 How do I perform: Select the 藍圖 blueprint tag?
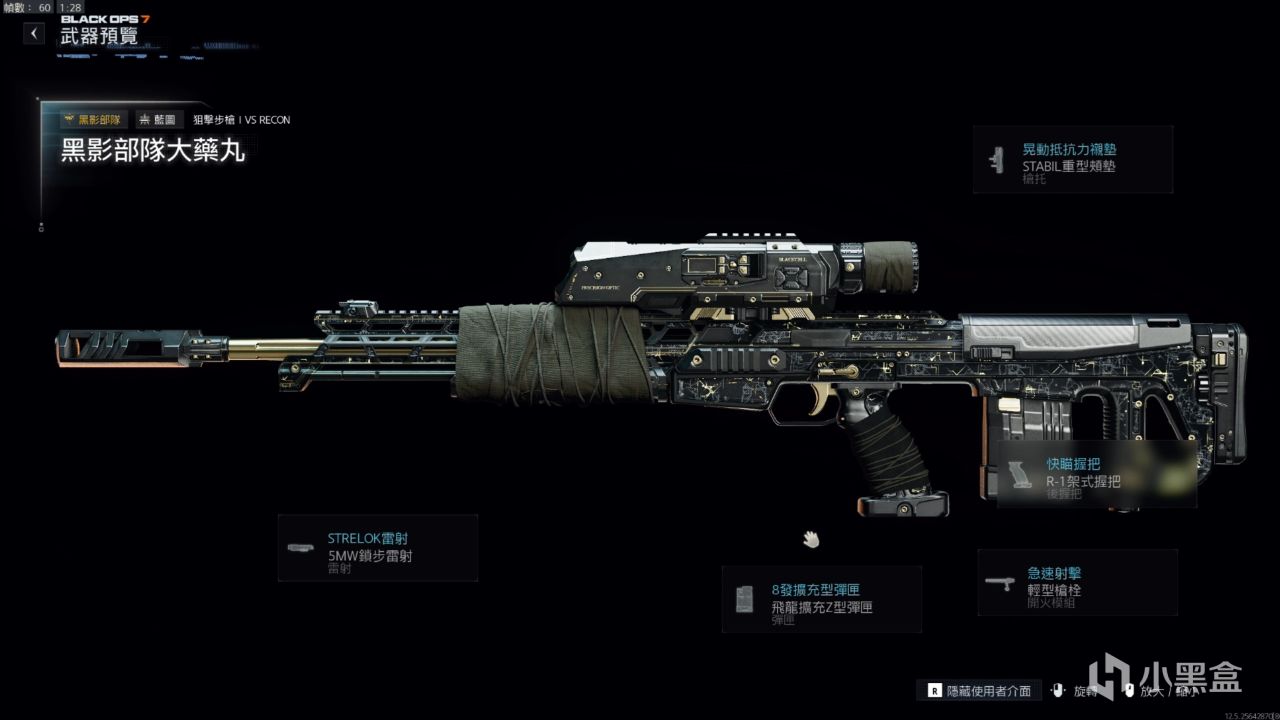pos(157,120)
